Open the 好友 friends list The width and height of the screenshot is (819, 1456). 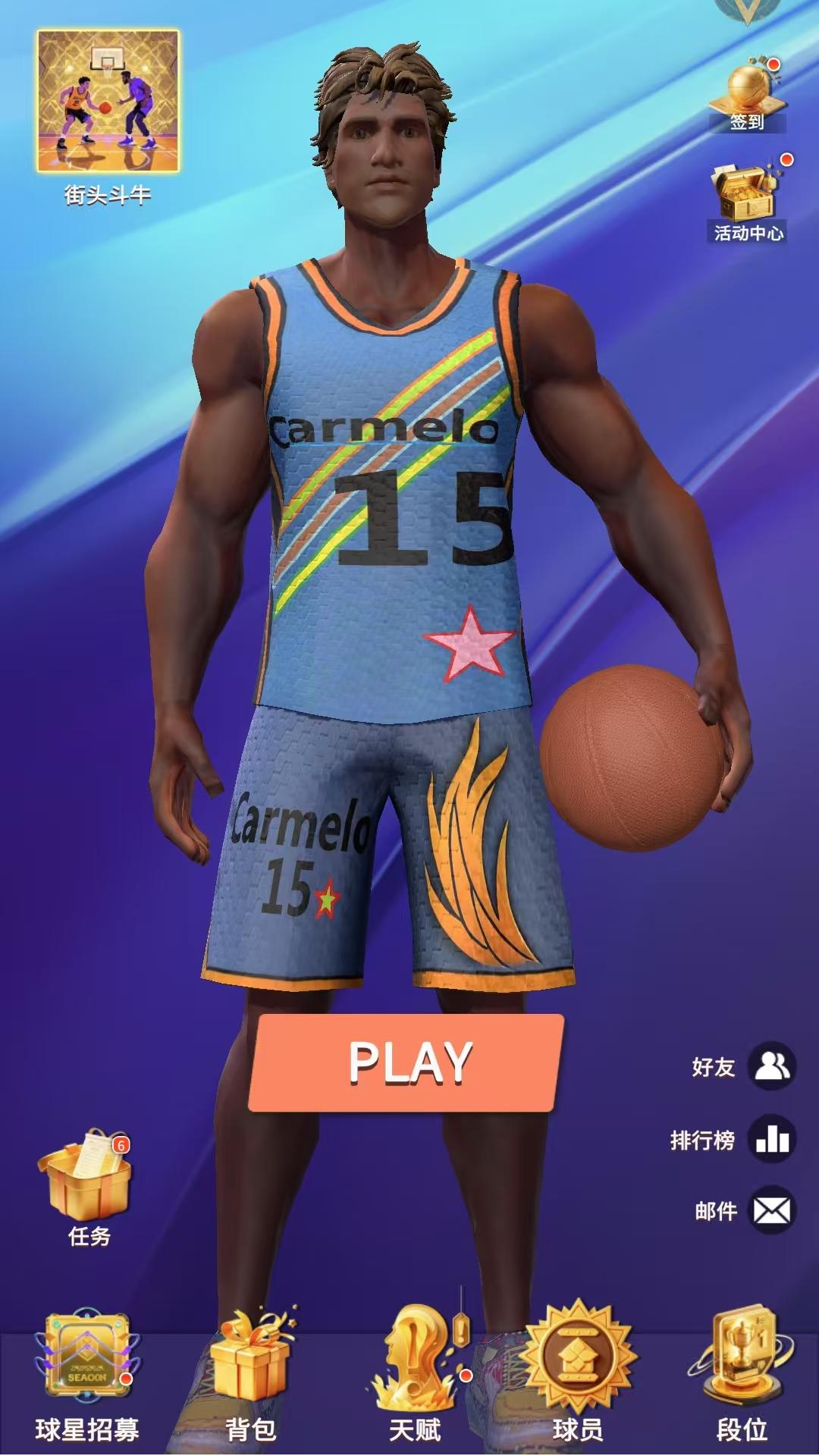[771, 1066]
